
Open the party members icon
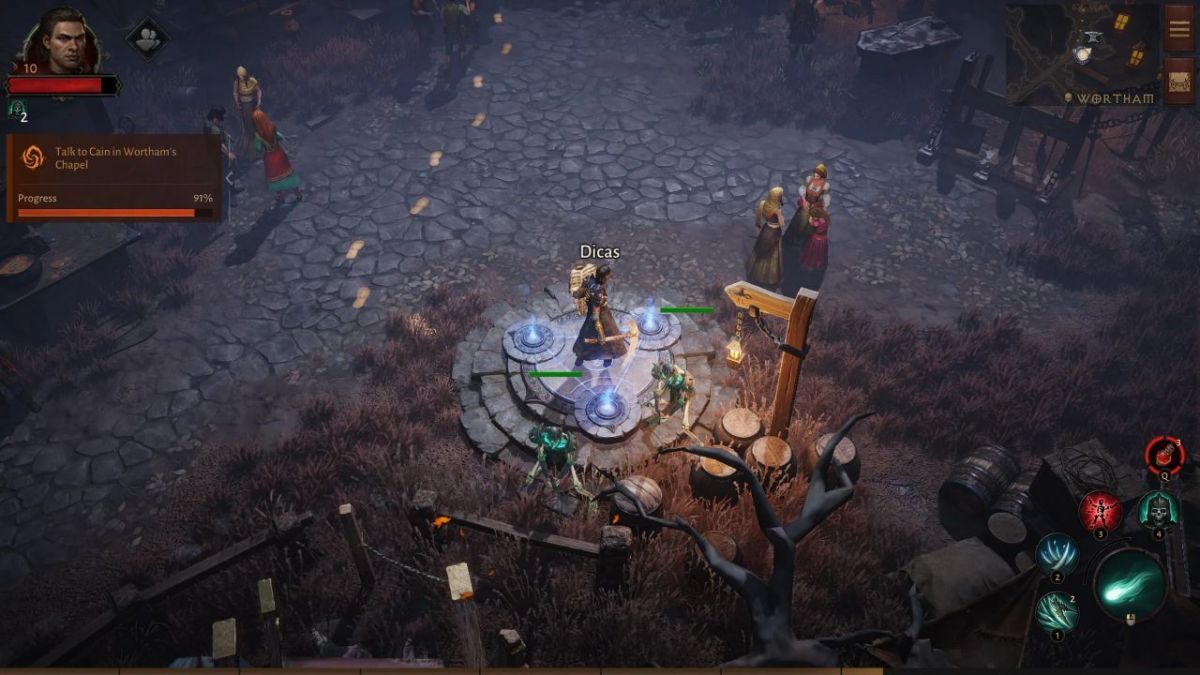pyautogui.click(x=147, y=38)
